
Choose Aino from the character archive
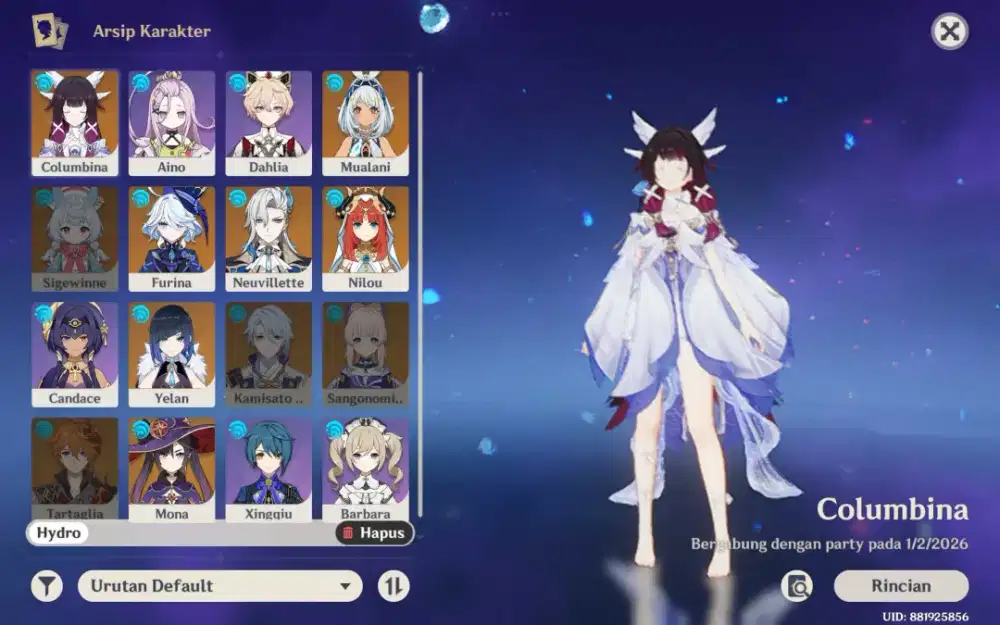(x=172, y=122)
